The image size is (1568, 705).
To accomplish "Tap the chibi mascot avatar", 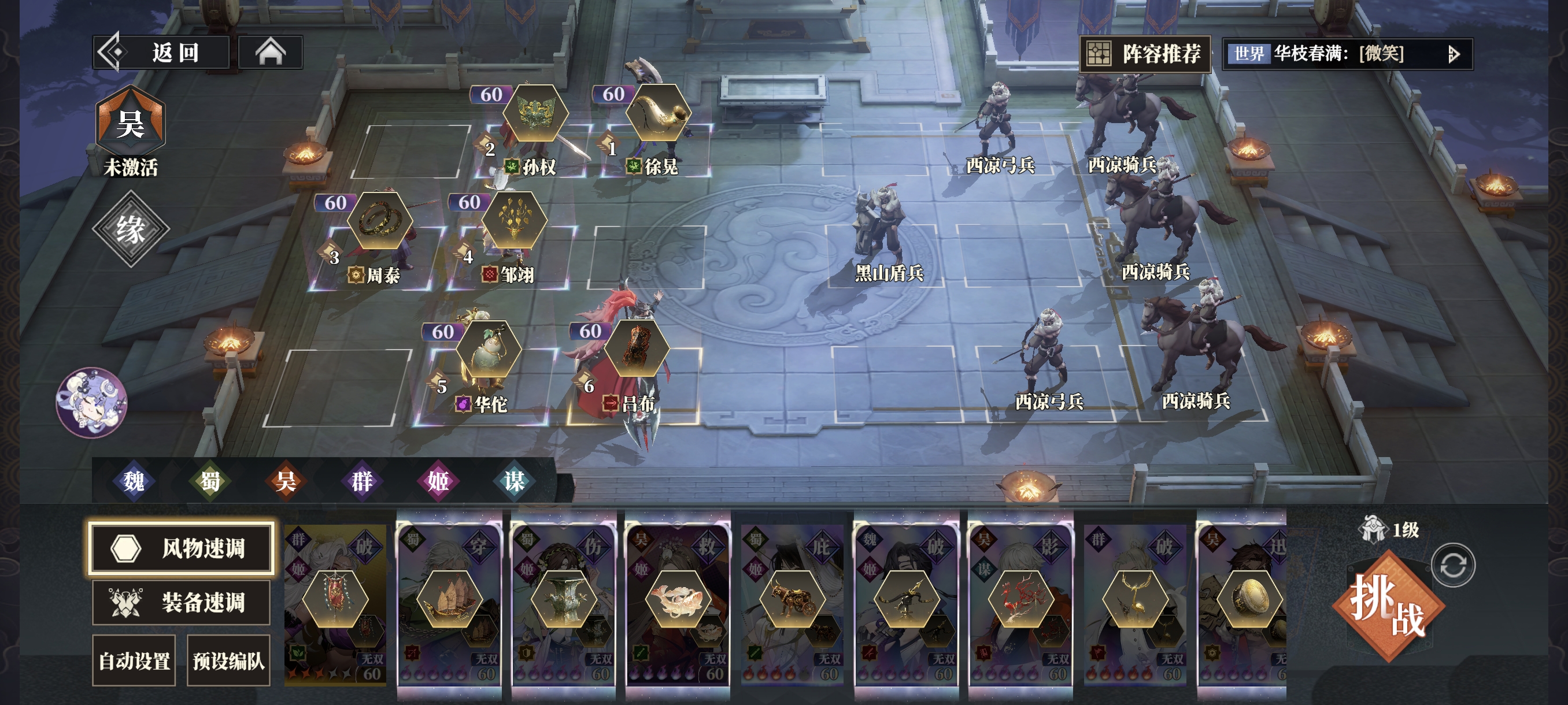I will 91,402.
